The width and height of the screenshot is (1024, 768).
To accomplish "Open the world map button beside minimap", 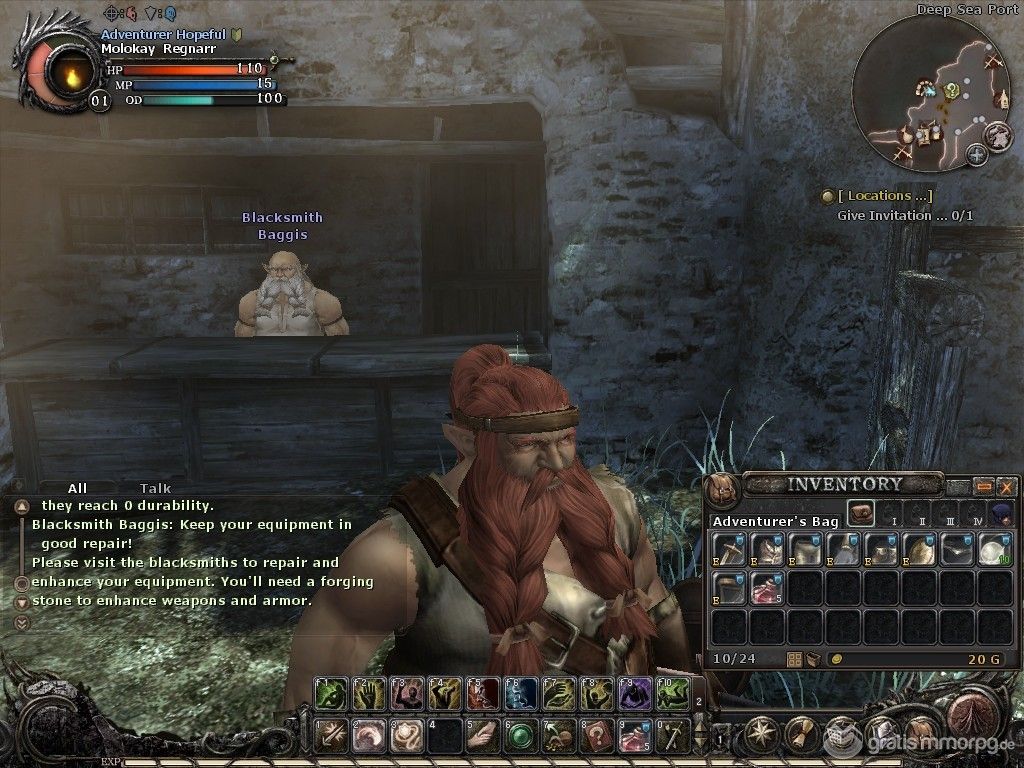I will pyautogui.click(x=997, y=135).
